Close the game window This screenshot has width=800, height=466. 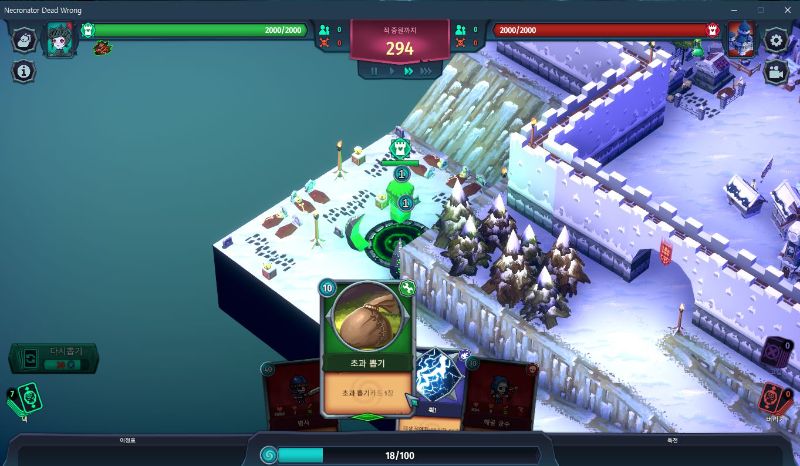coord(784,9)
